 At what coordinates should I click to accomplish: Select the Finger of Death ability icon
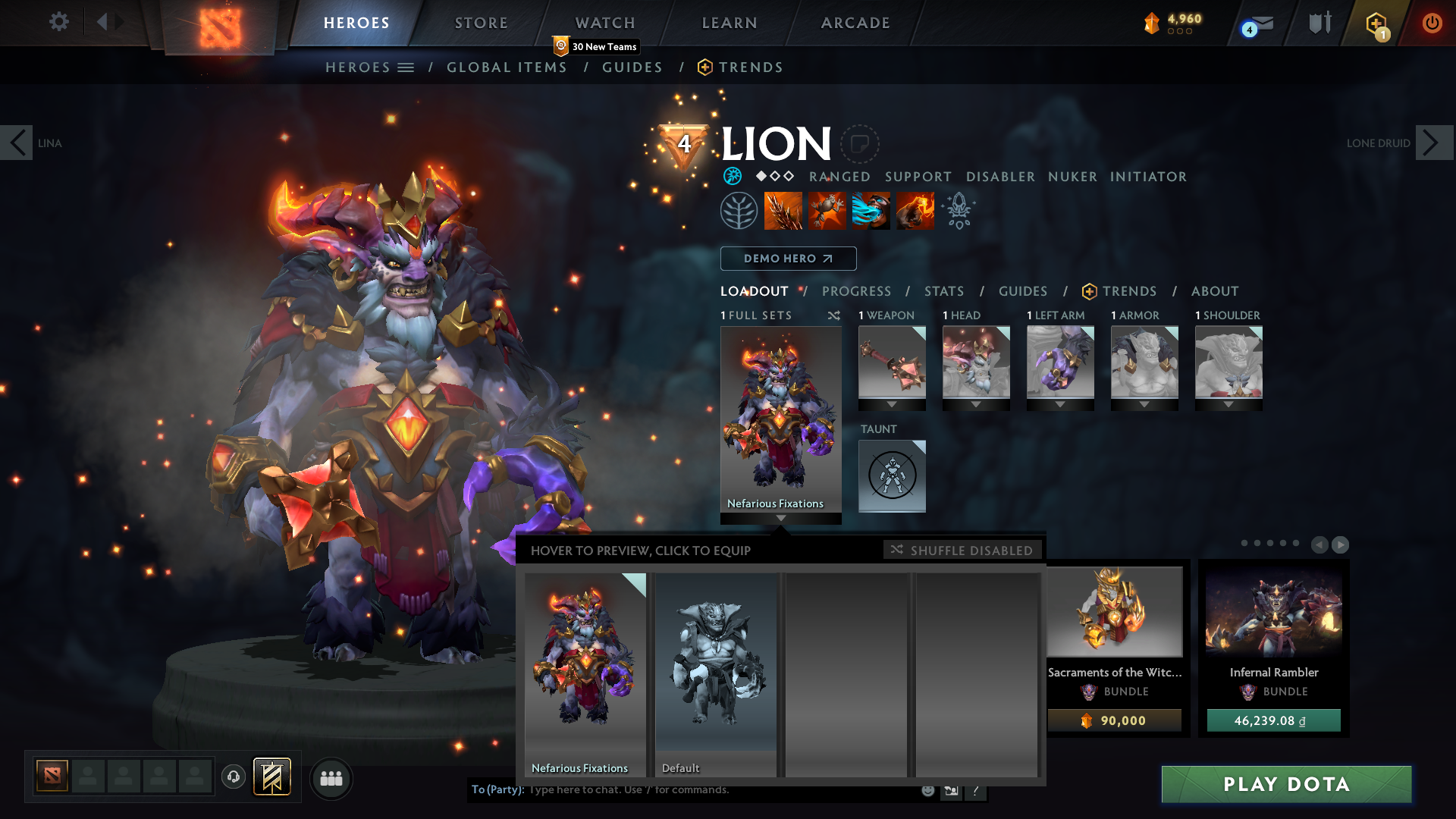(914, 211)
